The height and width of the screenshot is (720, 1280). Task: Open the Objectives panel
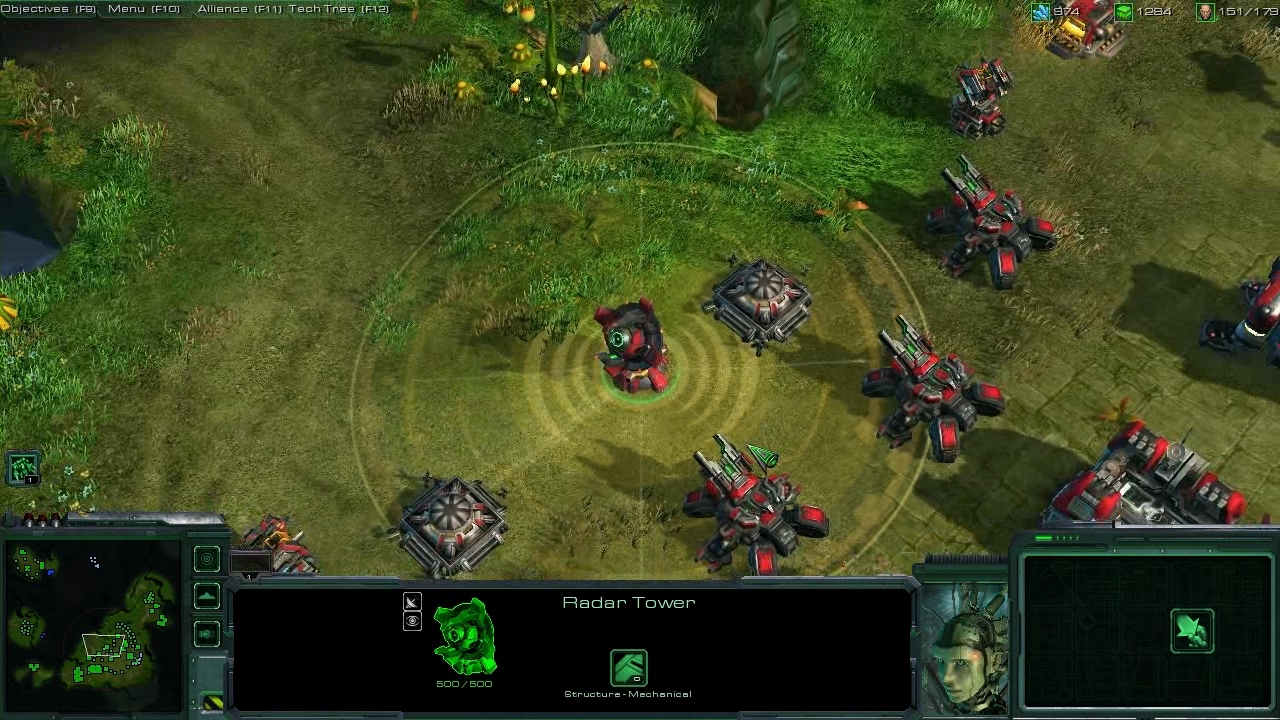click(x=48, y=9)
